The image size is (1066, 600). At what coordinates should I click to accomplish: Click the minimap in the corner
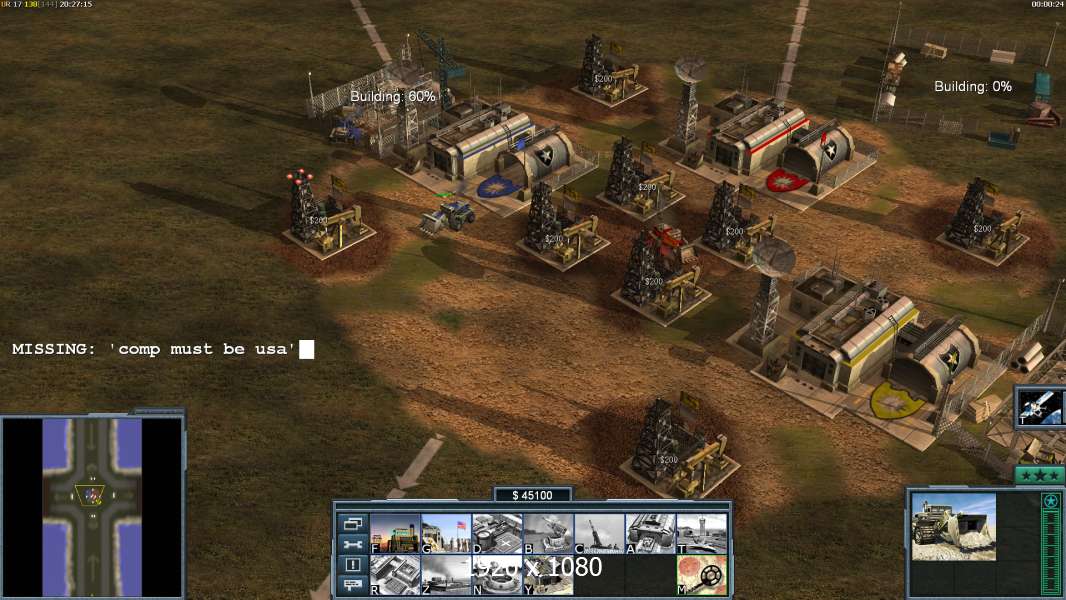(x=92, y=507)
